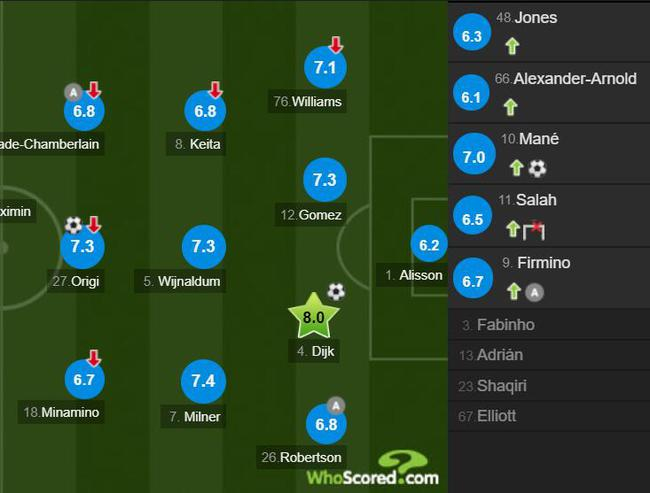650x493 pixels.
Task: Select Wijnaldum's 7.3 rating bubble
Action: click(x=203, y=246)
